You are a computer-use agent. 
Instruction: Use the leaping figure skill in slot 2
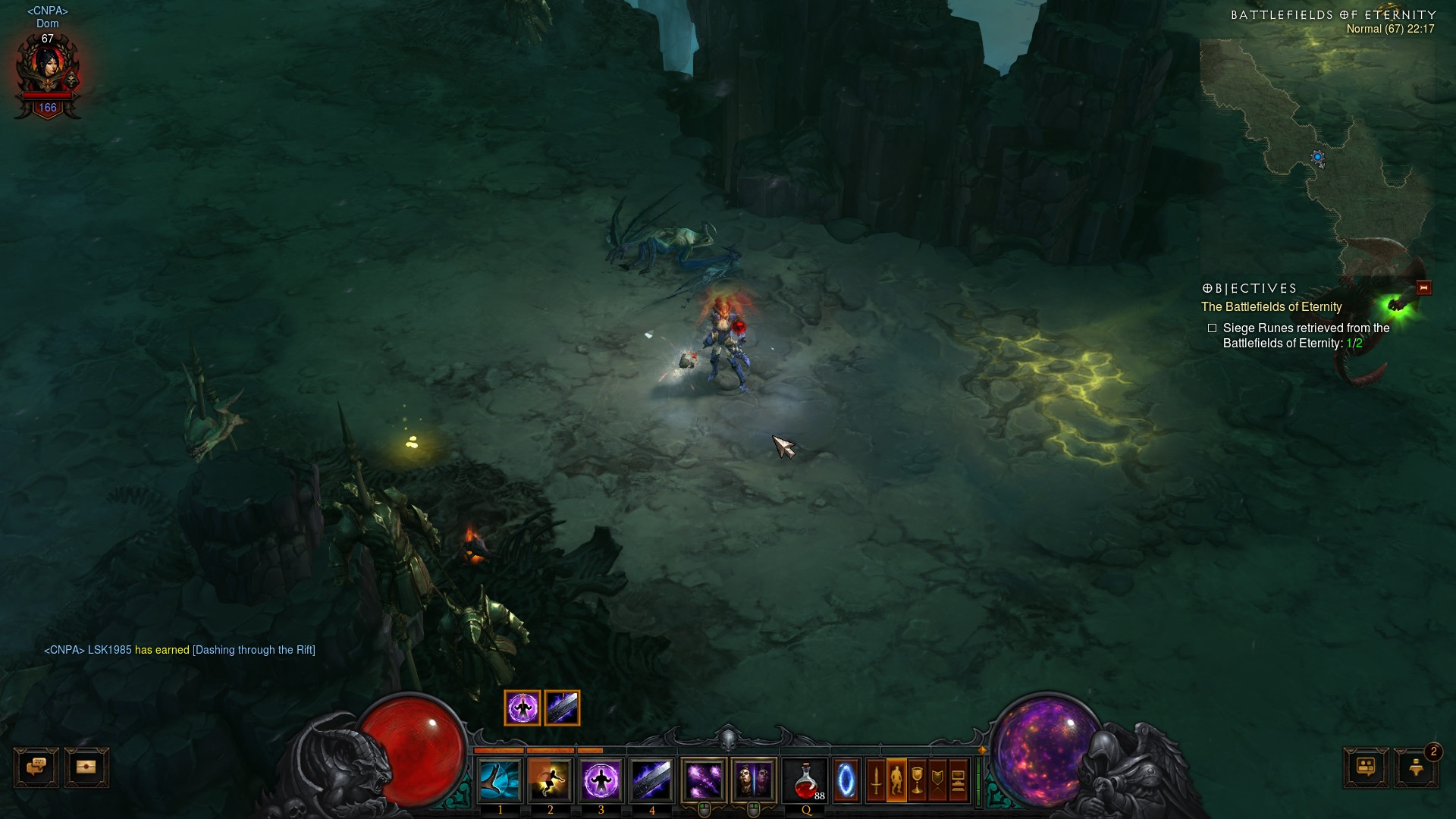(550, 780)
